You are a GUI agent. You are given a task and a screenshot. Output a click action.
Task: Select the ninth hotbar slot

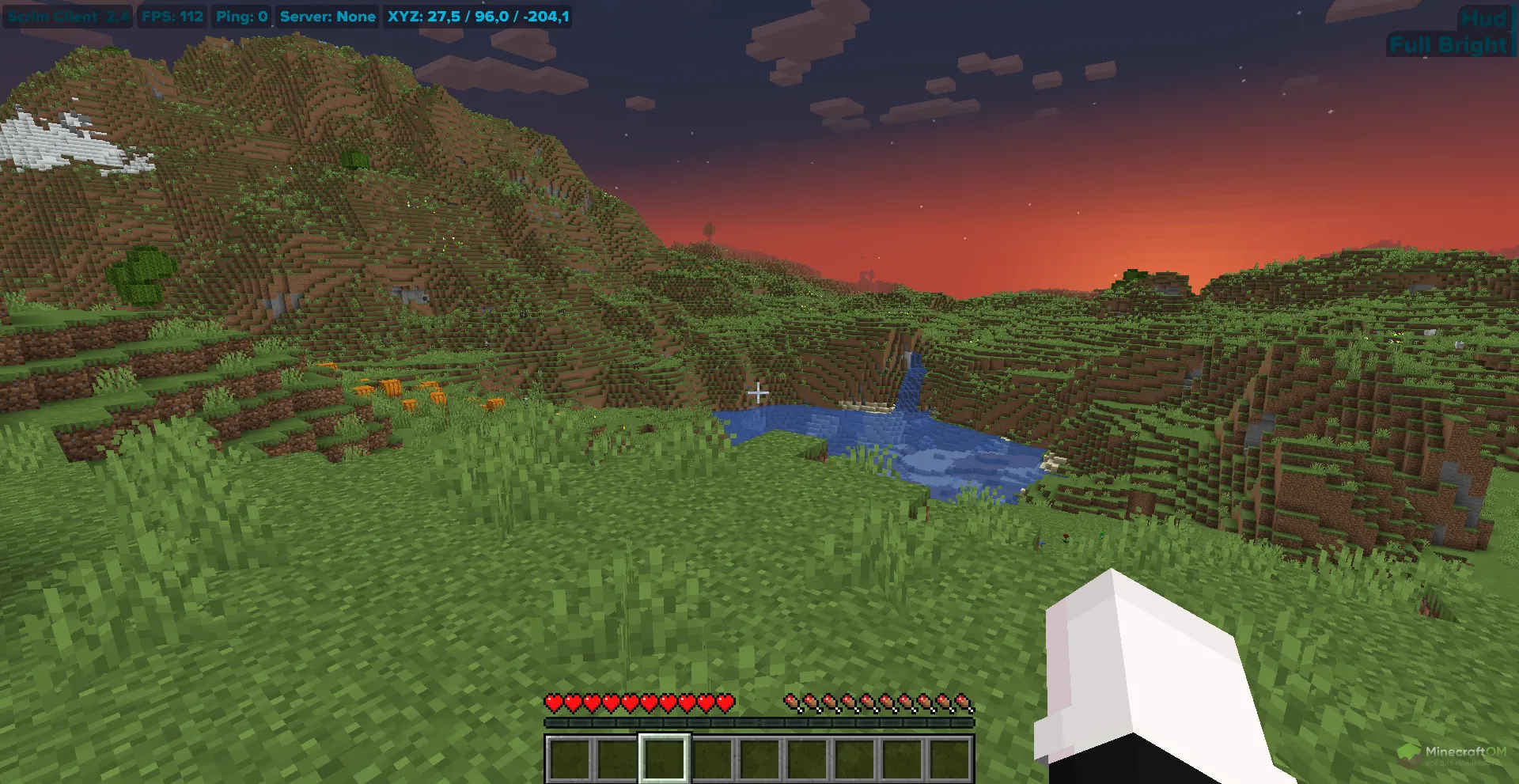point(949,758)
